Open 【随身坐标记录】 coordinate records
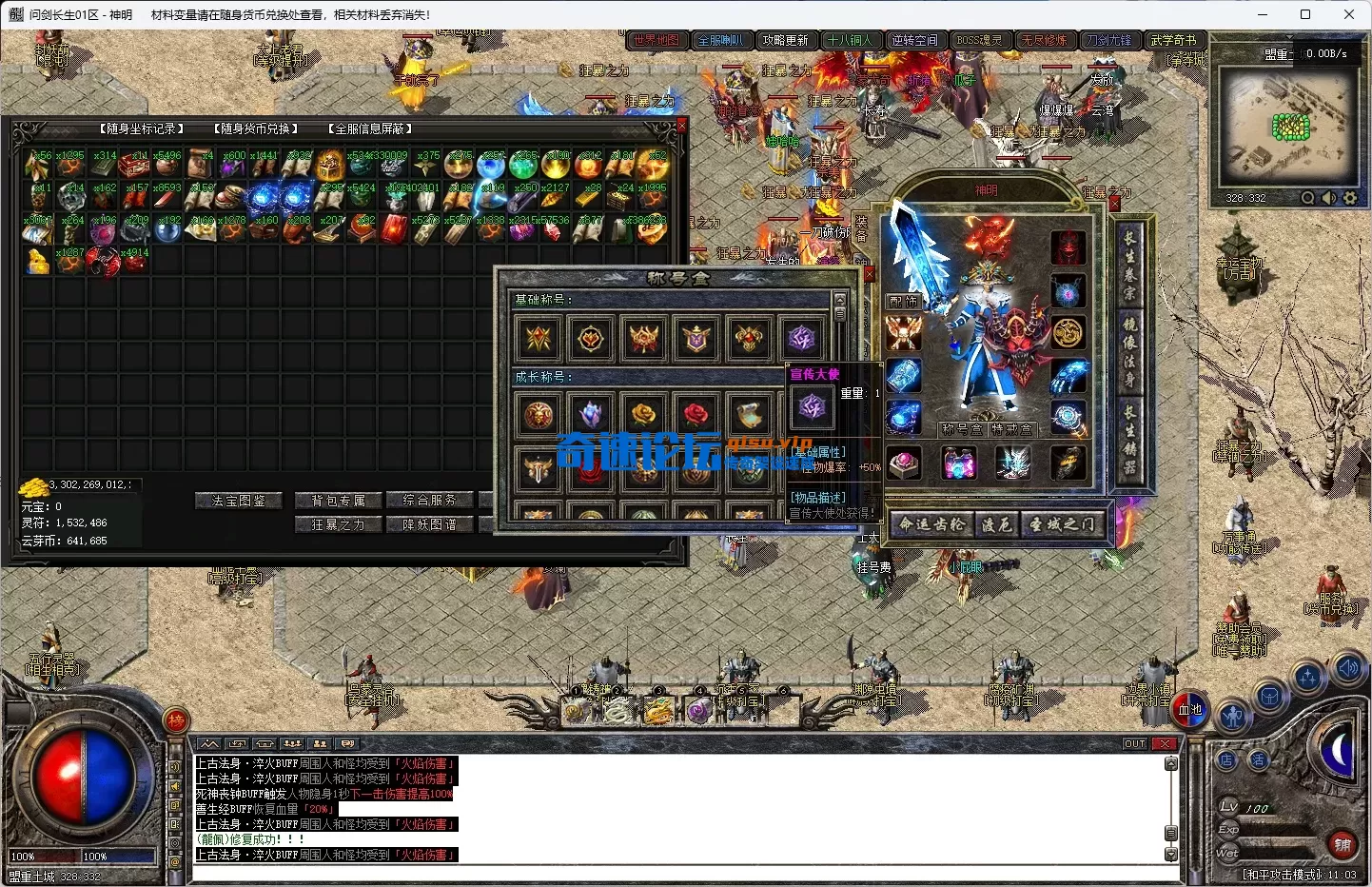Image resolution: width=1372 pixels, height=887 pixels. tap(141, 128)
